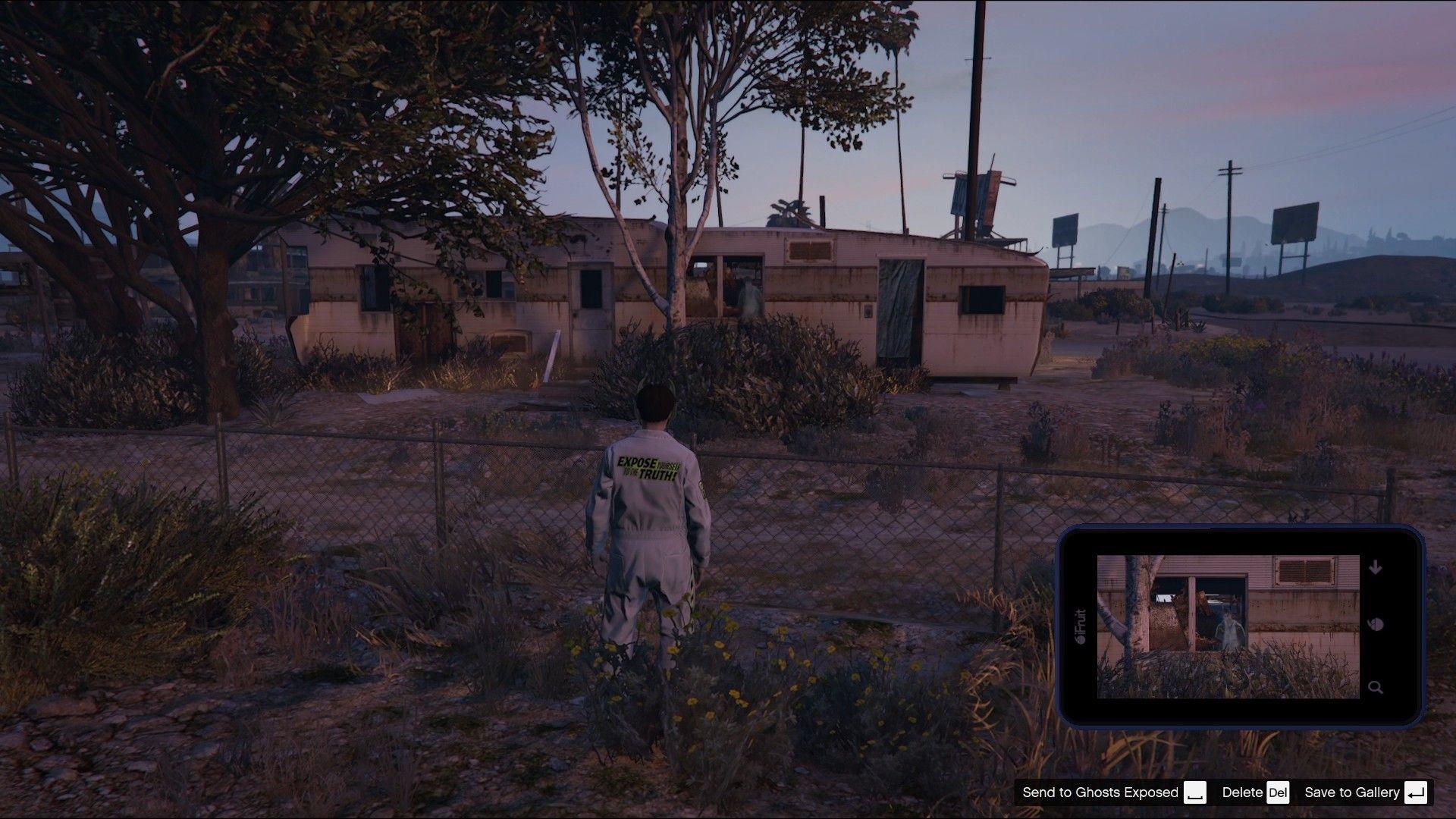Click the fruit glyph beside the iFruit wordmark
The height and width of the screenshot is (819, 1456).
tap(1079, 639)
